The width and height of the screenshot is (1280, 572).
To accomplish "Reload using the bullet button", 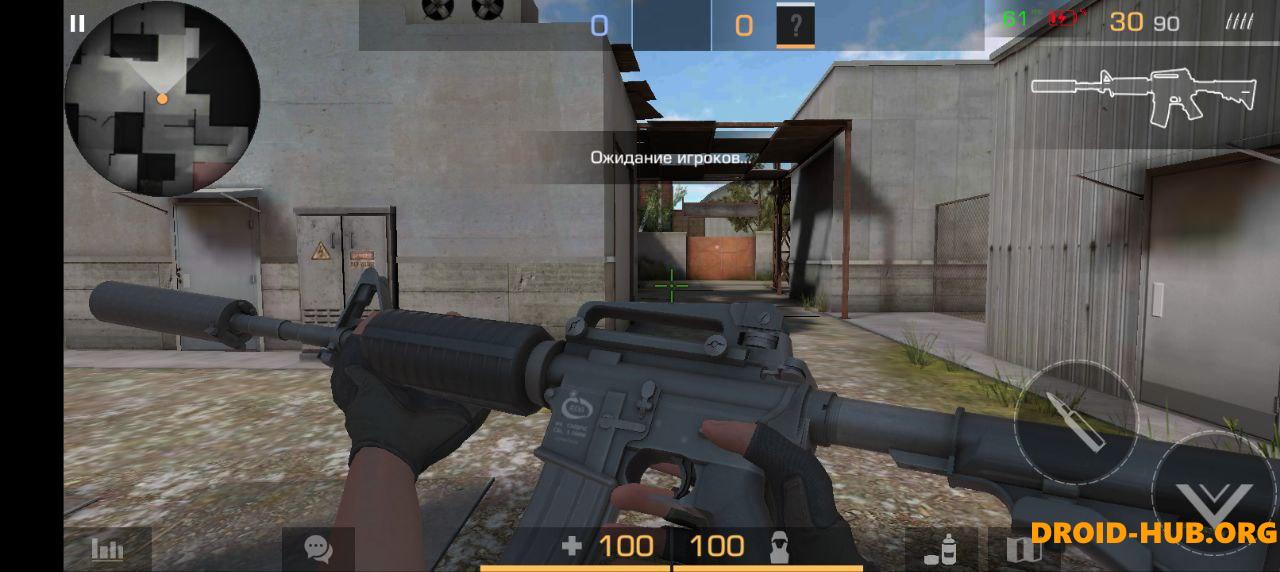I will click(x=1075, y=421).
